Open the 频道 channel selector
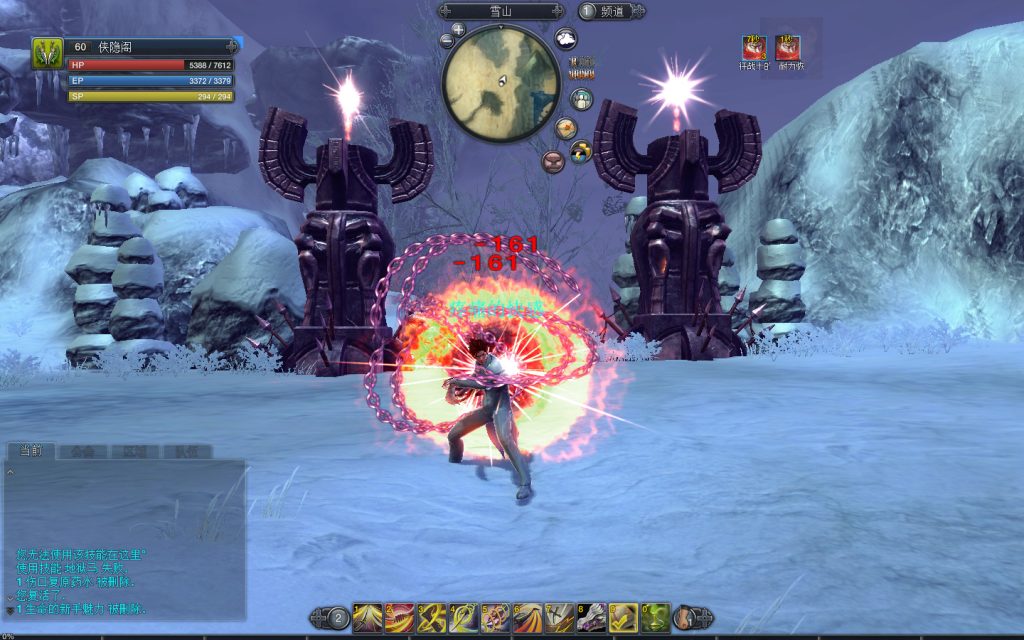1024x640 pixels. coord(611,11)
